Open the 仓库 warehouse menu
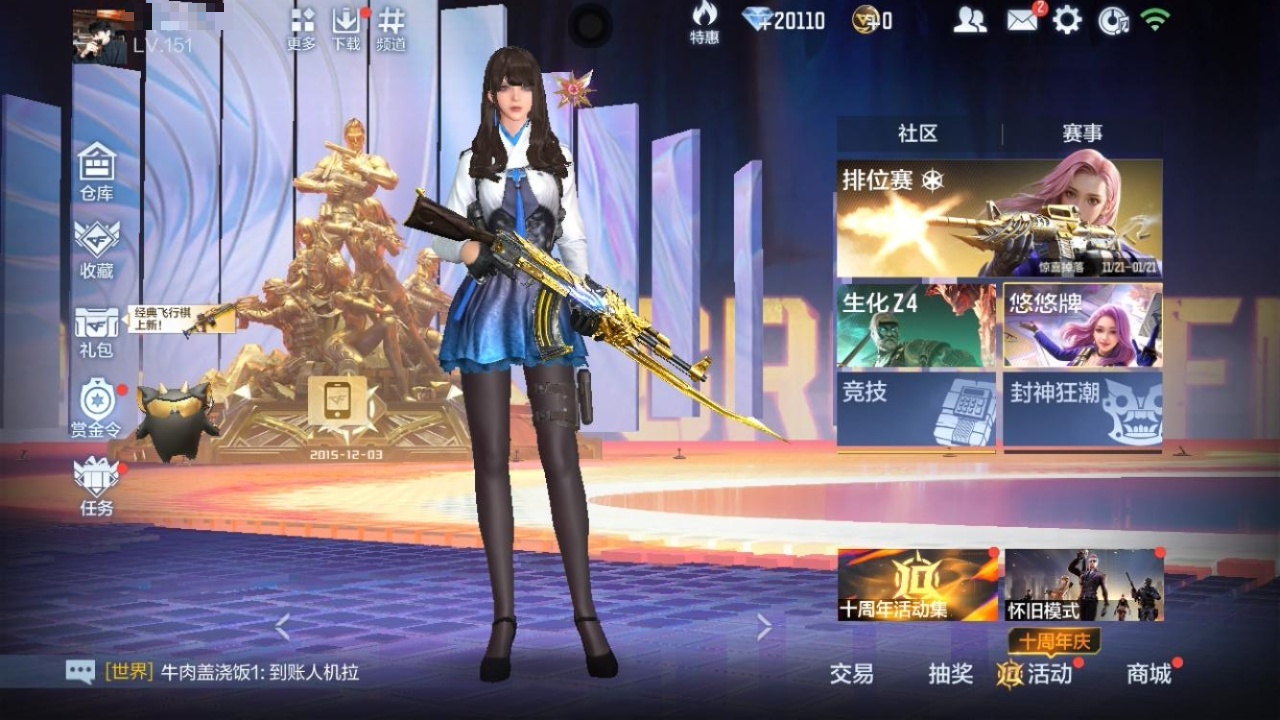The width and height of the screenshot is (1280, 720). [97, 170]
